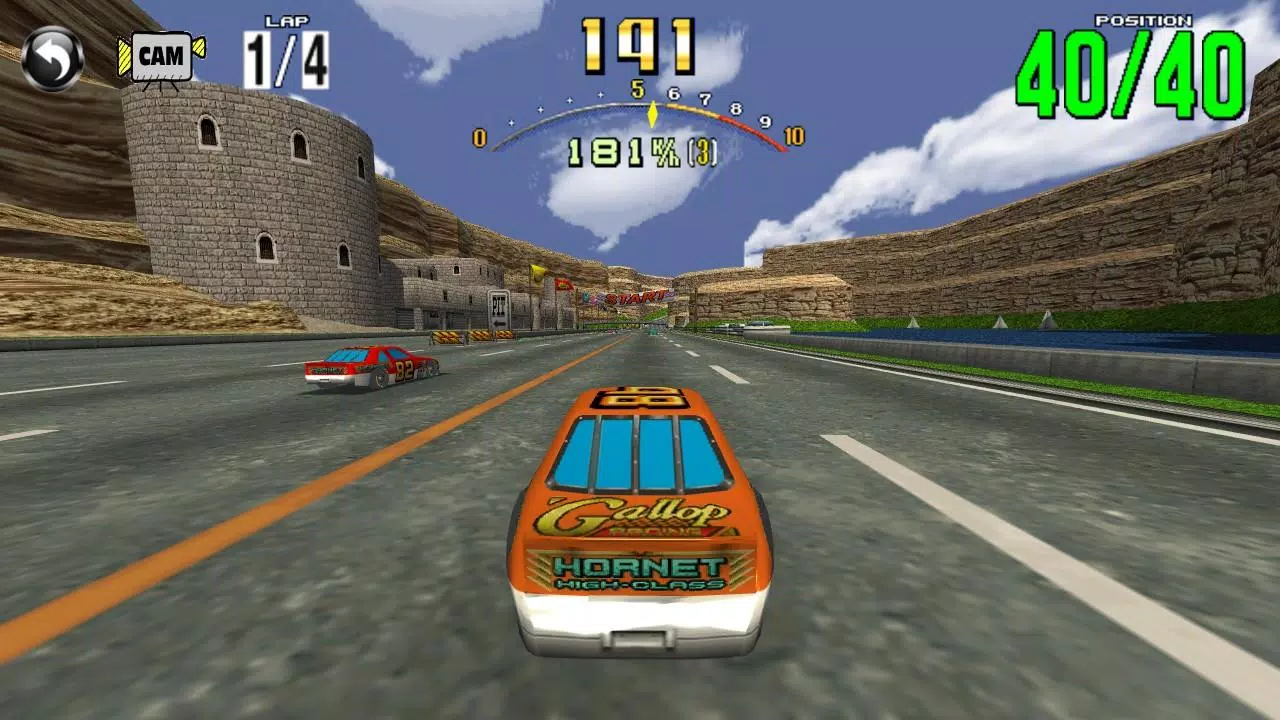Click the START banner over the track
The height and width of the screenshot is (720, 1280).
[636, 298]
